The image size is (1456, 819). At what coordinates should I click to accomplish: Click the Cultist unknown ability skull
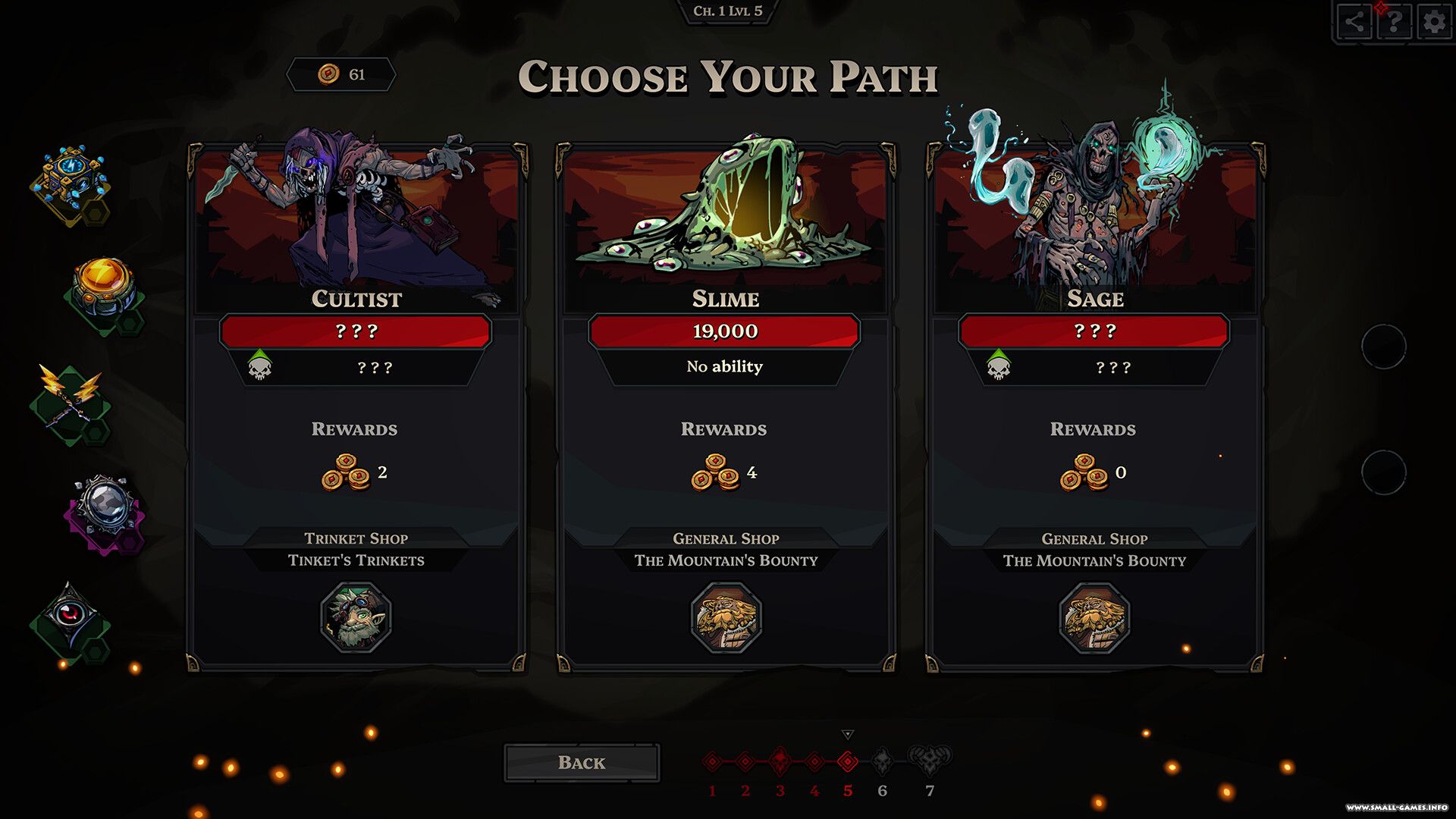259,367
